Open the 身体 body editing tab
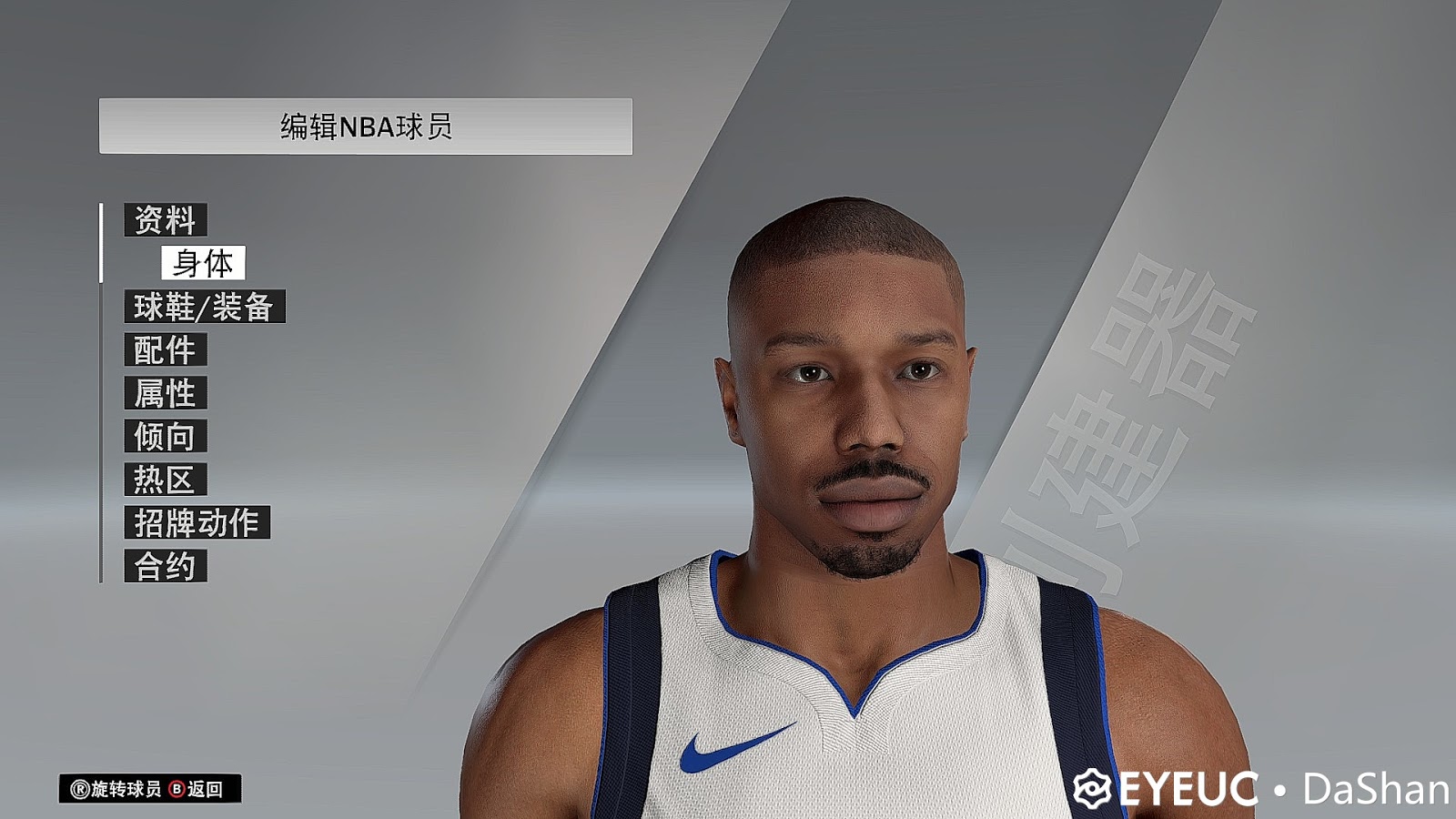1456x819 pixels. click(x=205, y=265)
